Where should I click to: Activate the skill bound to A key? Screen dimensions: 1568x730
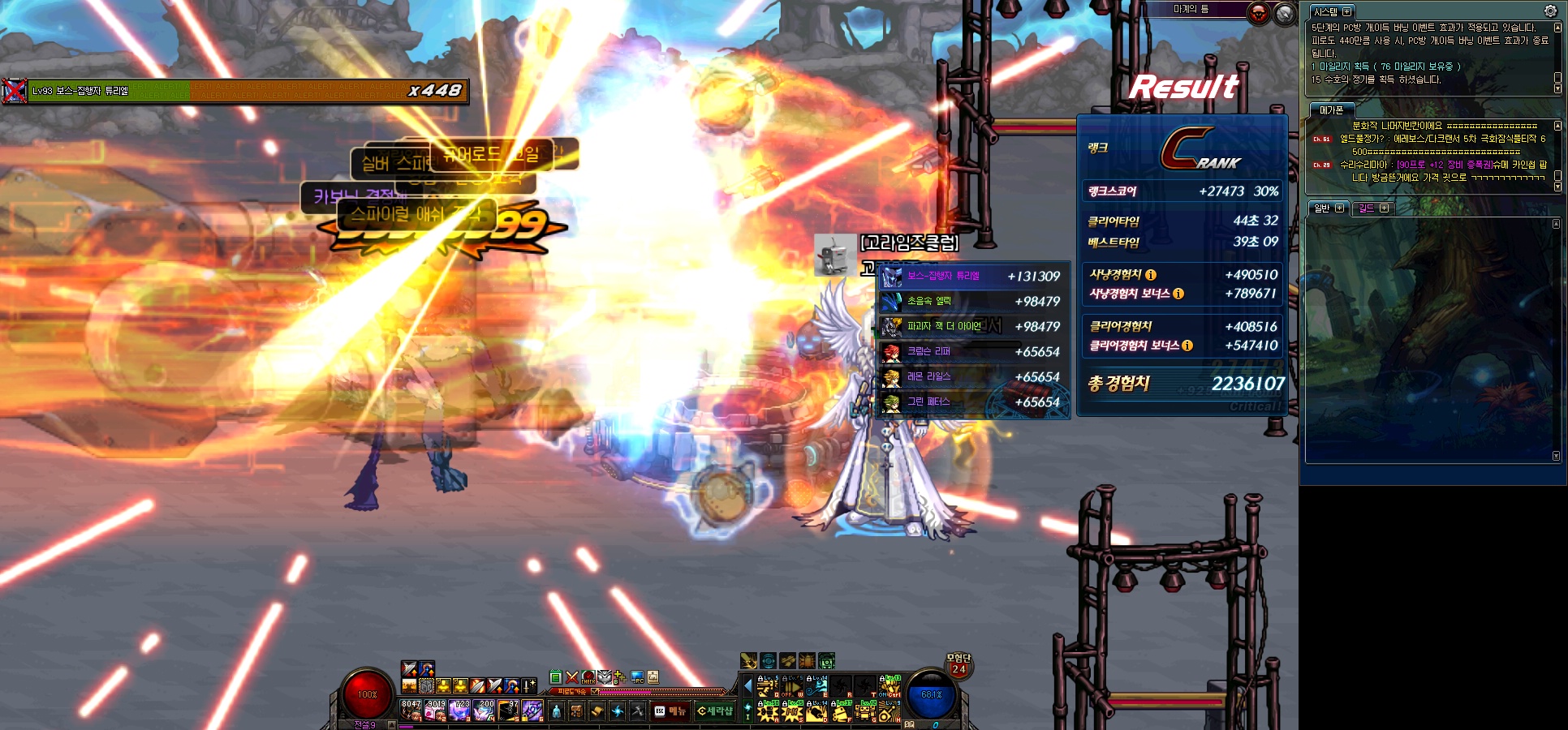[768, 713]
